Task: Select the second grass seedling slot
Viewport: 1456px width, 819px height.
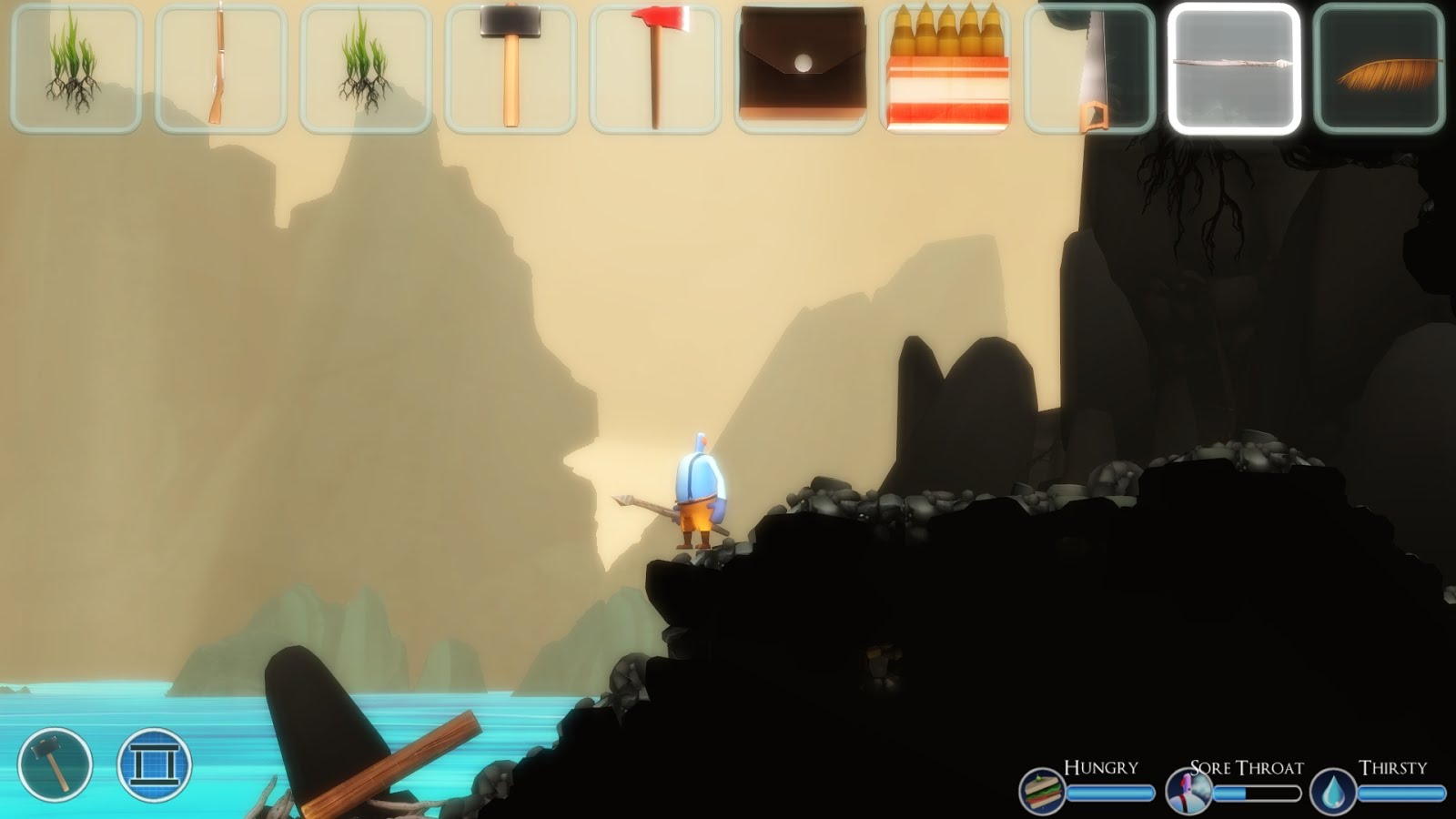Action: click(362, 66)
